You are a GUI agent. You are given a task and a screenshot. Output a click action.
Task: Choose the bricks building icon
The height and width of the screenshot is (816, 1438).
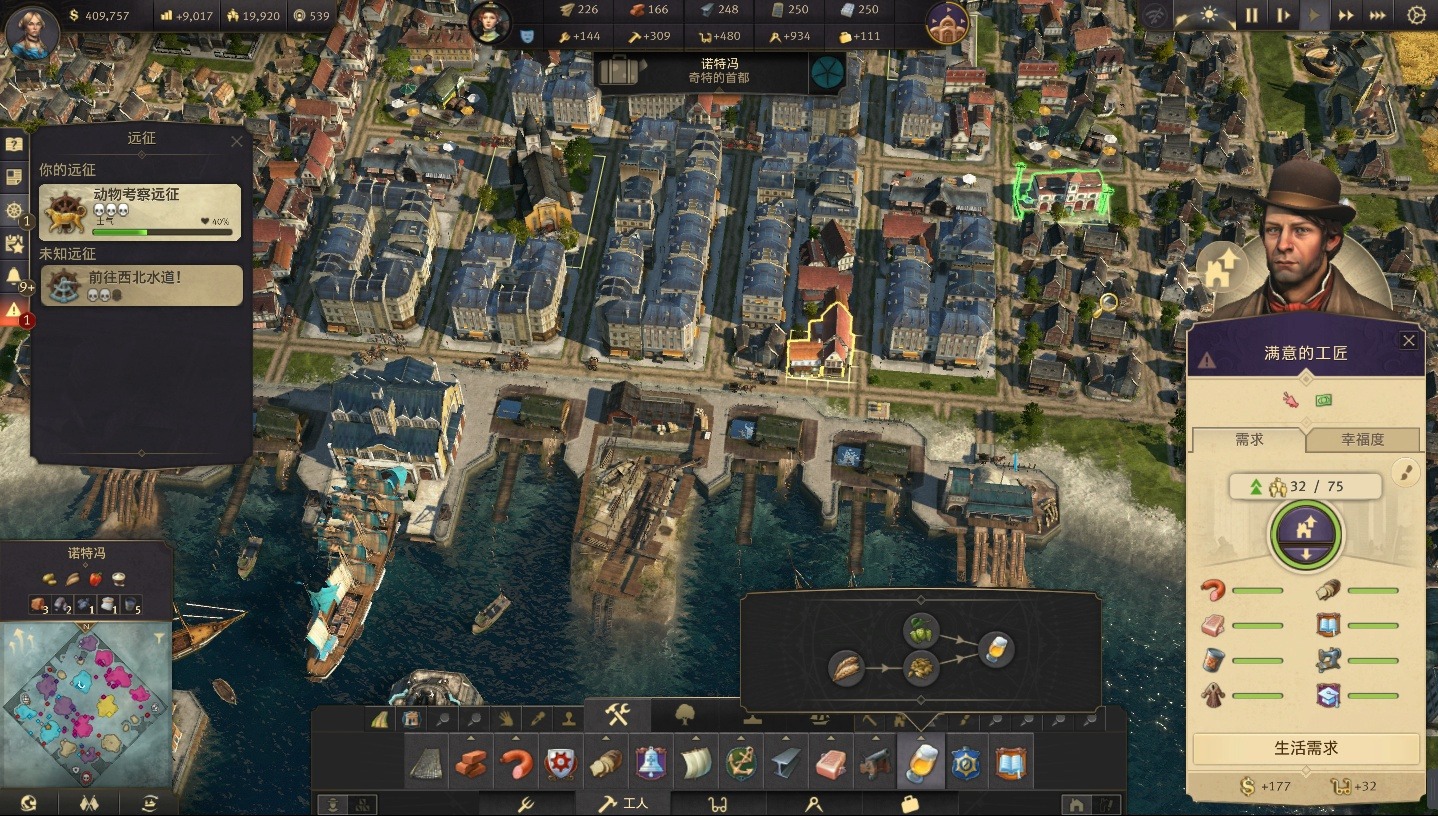click(x=471, y=764)
